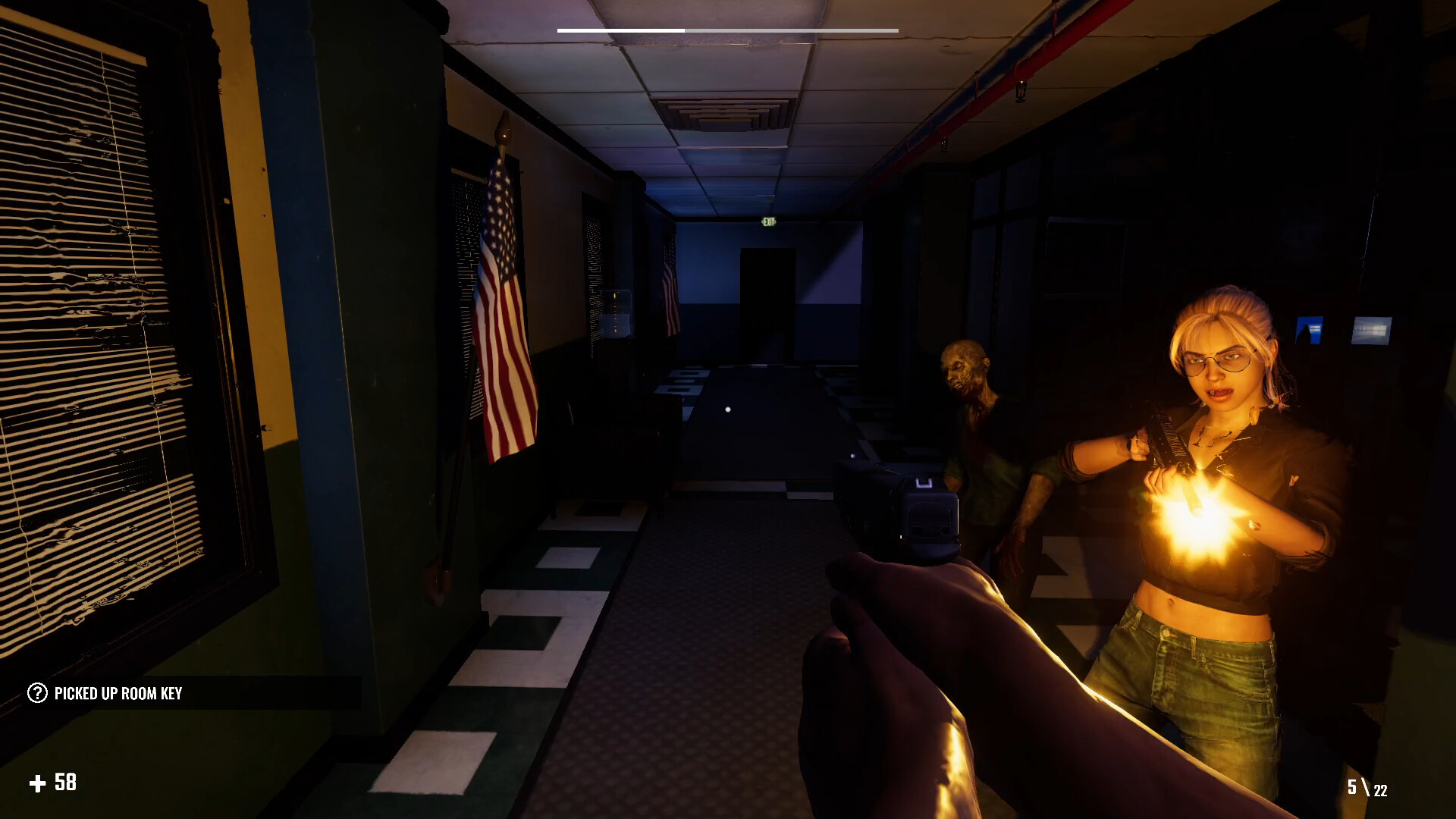Click the progress bar at screen top
Image resolution: width=1456 pixels, height=819 pixels.
(726, 28)
